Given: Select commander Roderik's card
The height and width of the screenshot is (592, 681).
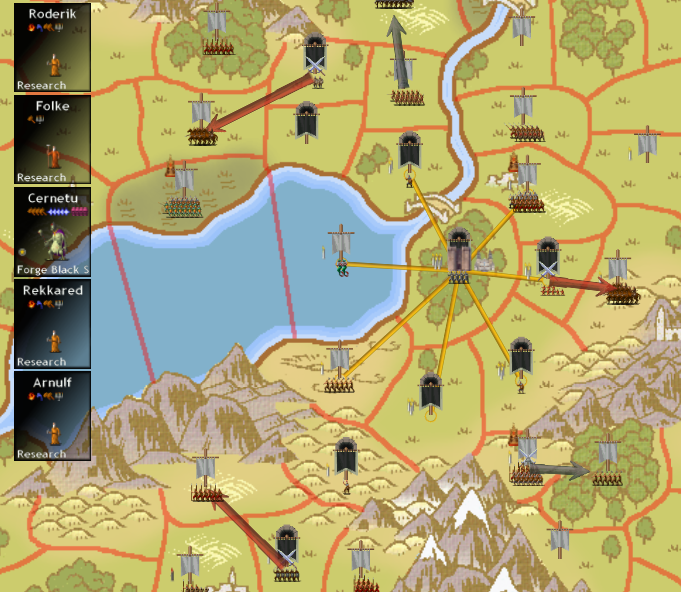Looking at the screenshot, I should (52, 48).
